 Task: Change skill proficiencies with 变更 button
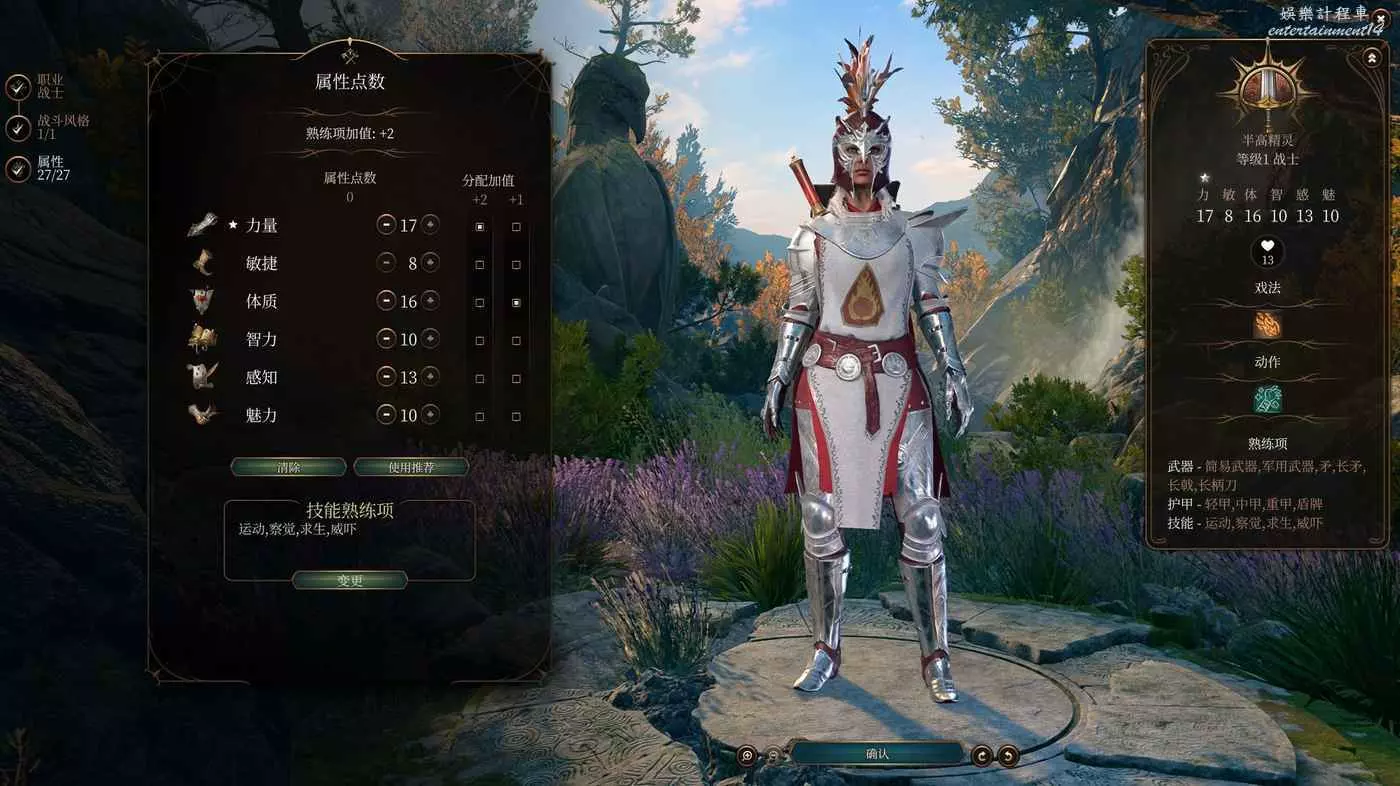[x=349, y=580]
